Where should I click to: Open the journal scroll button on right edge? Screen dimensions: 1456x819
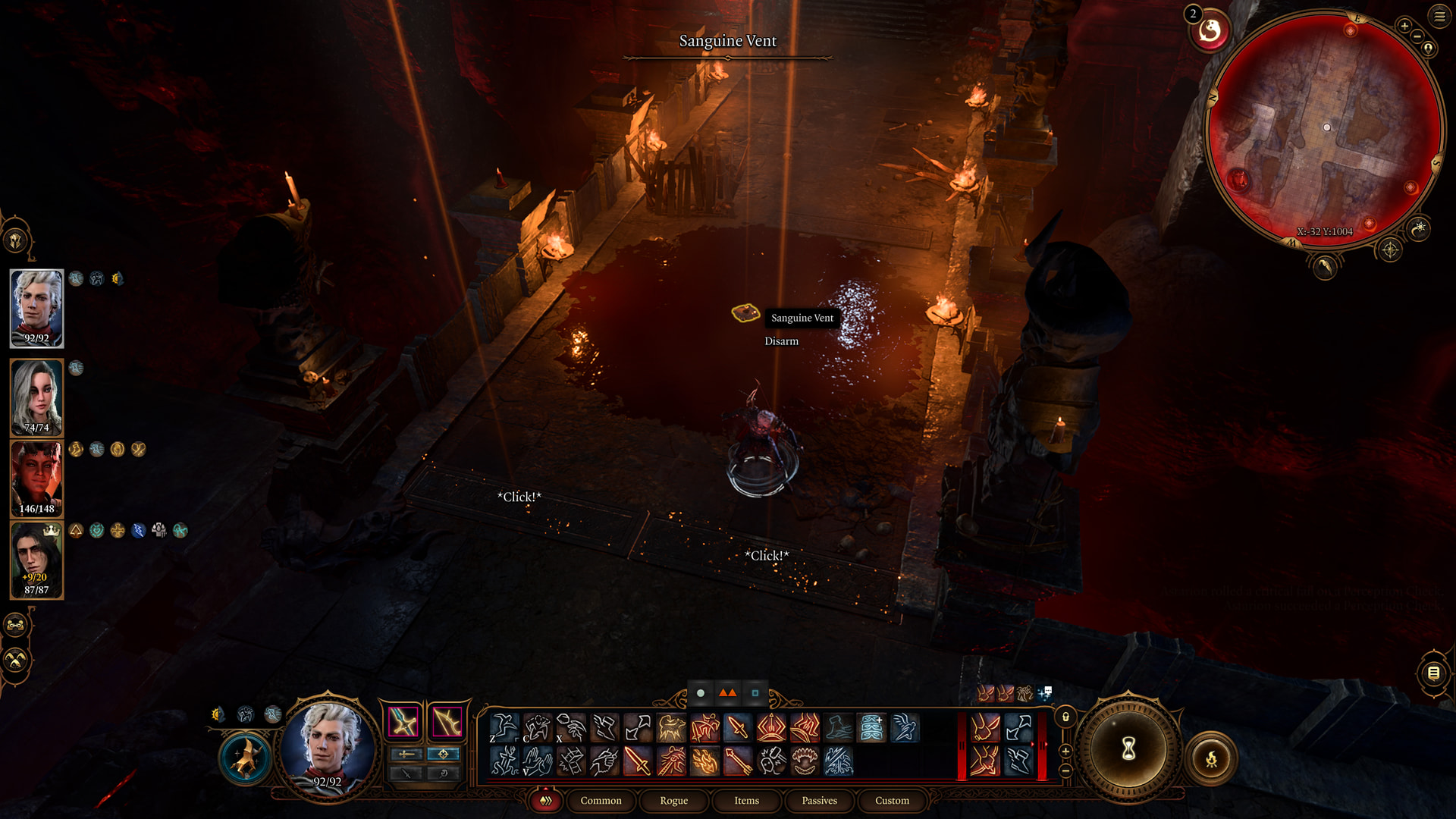pos(1433,673)
